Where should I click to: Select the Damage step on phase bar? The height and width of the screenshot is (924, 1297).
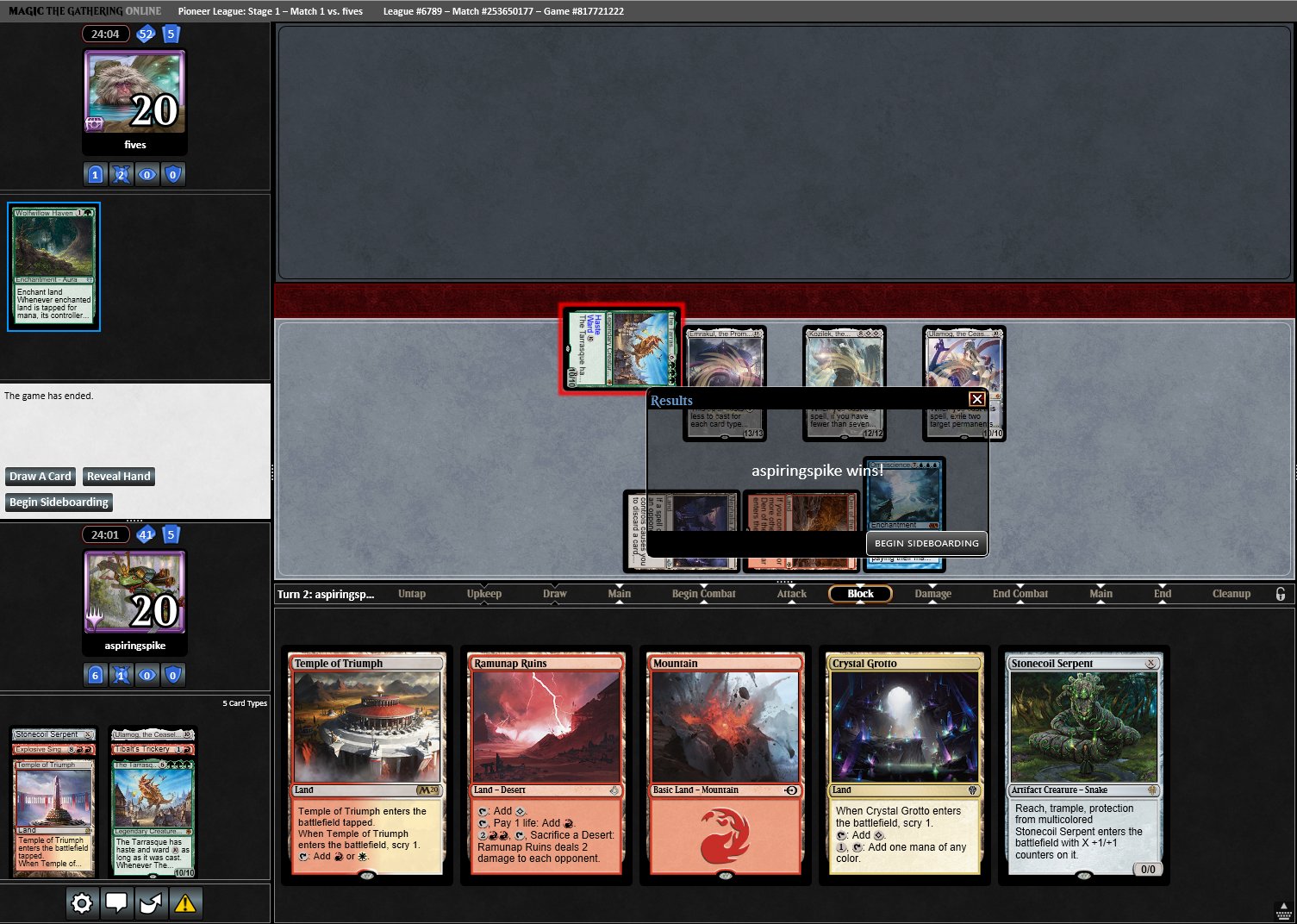pos(932,593)
